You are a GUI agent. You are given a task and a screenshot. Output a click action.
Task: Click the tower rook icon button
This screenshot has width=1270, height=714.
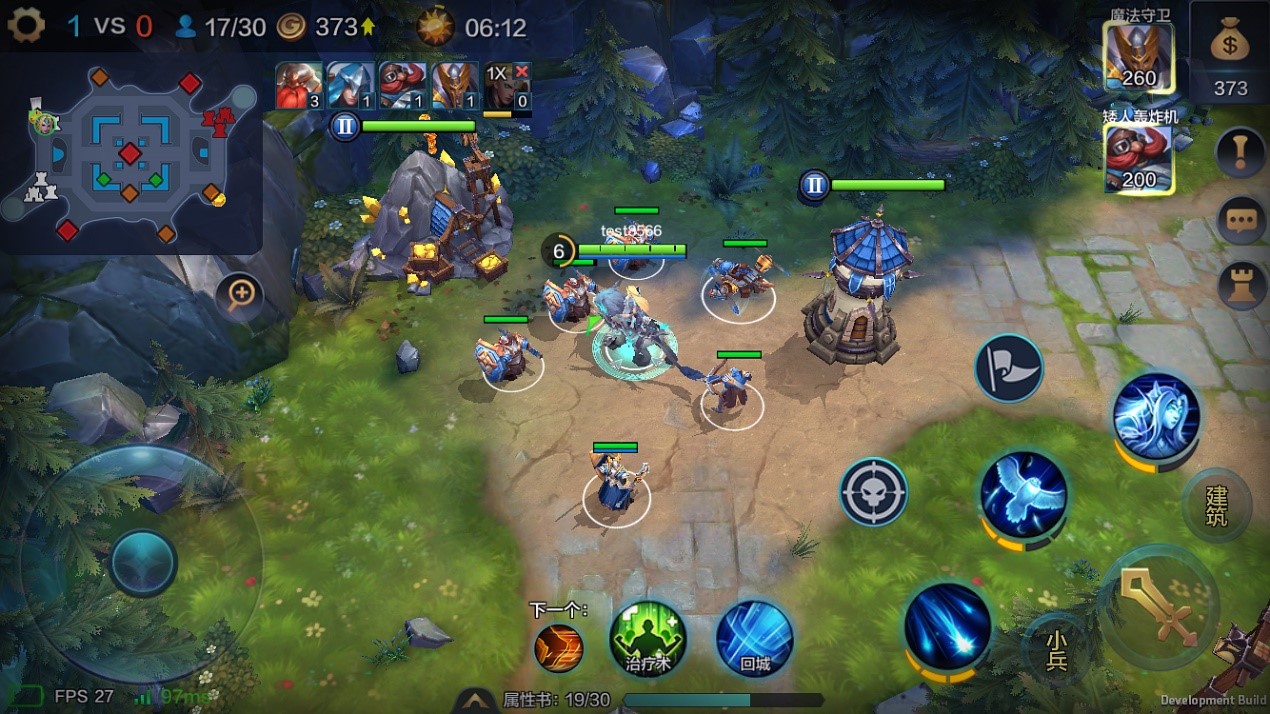1241,285
